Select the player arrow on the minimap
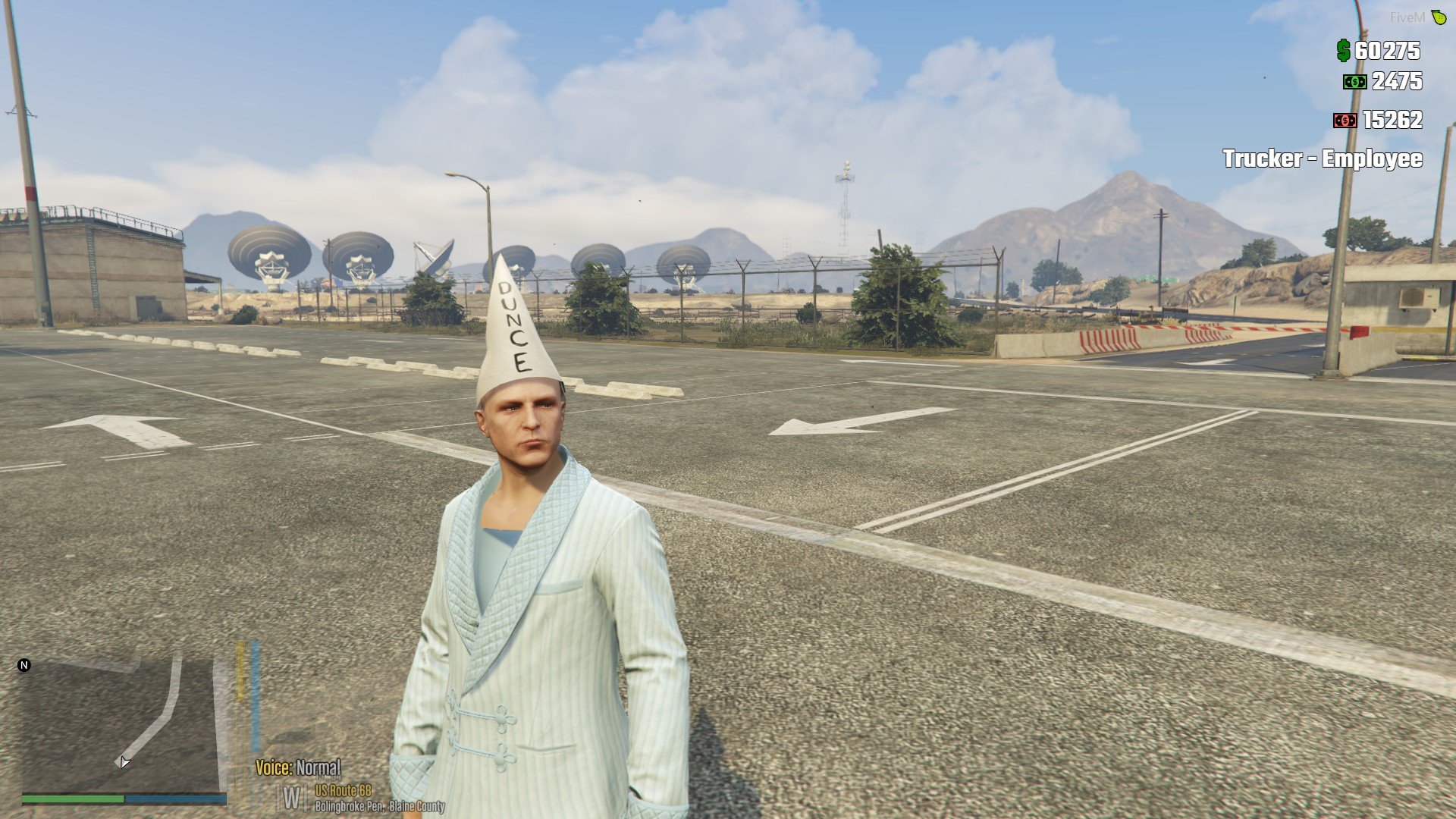1456x819 pixels. pyautogui.click(x=124, y=762)
